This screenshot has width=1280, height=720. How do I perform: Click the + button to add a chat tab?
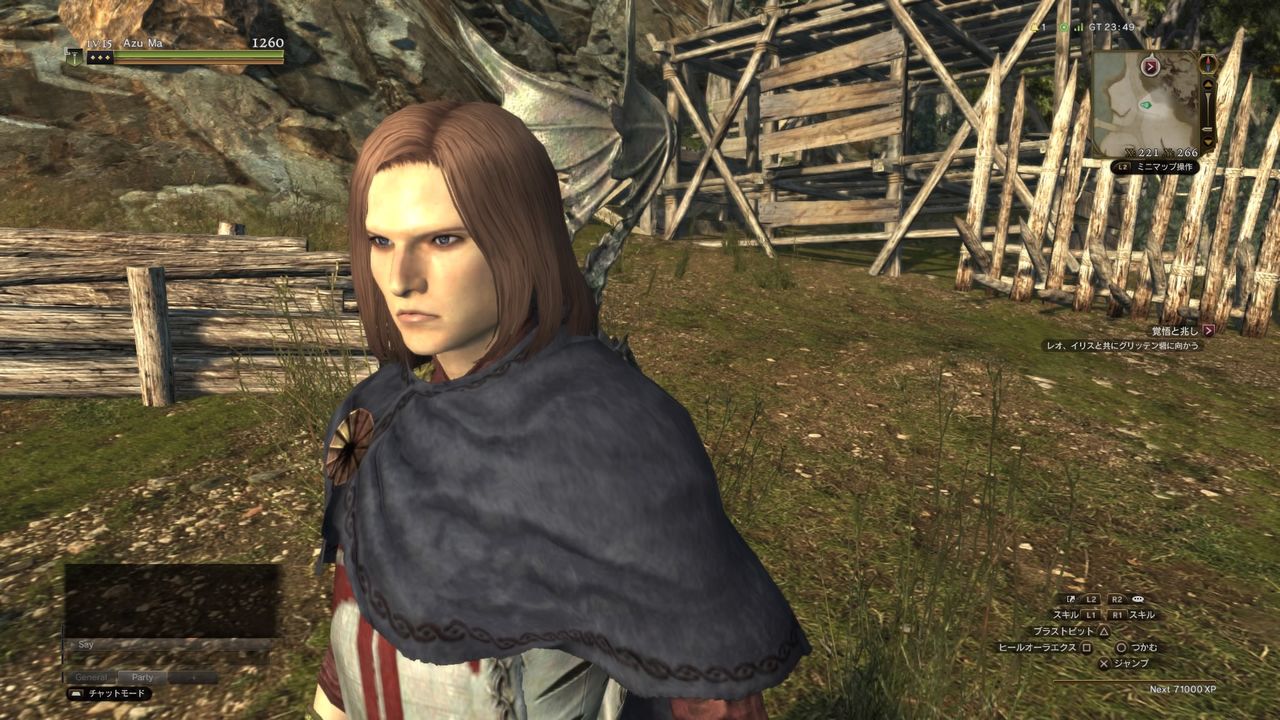coord(193,677)
